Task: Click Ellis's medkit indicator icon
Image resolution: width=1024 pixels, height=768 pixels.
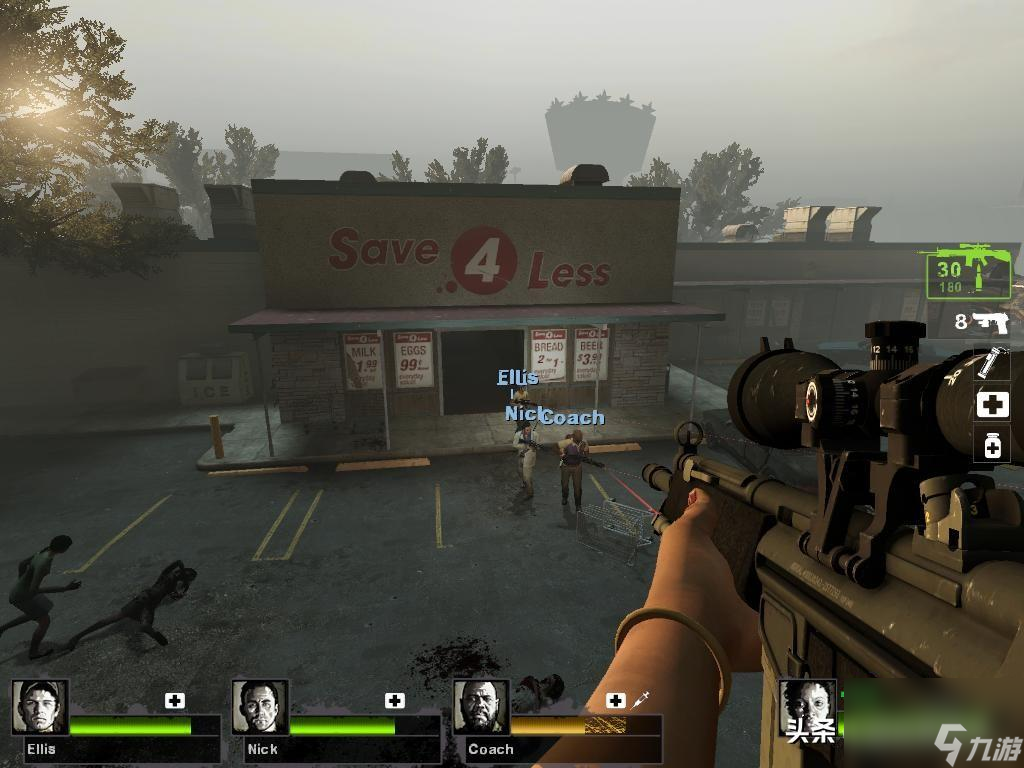Action: (175, 700)
